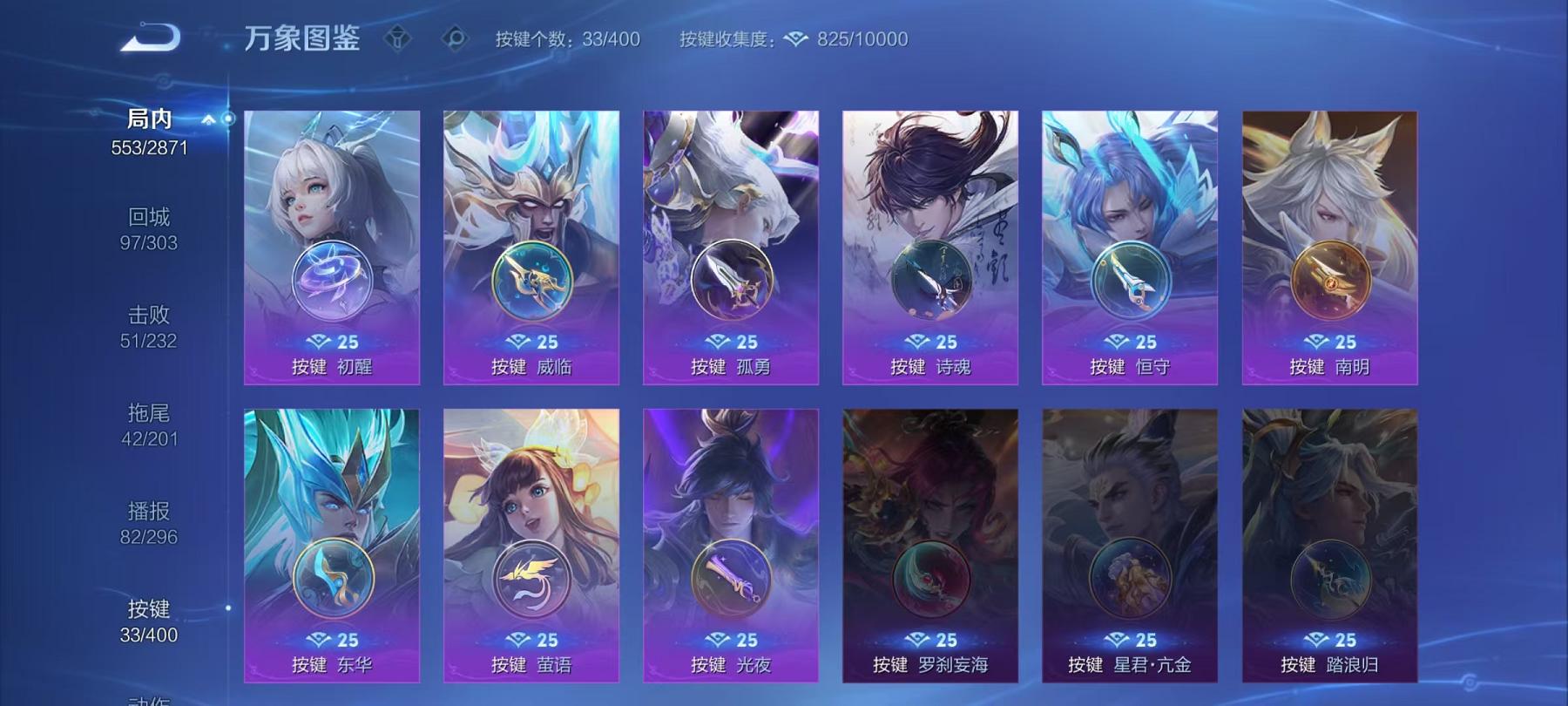Click the back arrow to exit 万象图鉴
This screenshot has width=1568, height=706.
pos(150,36)
